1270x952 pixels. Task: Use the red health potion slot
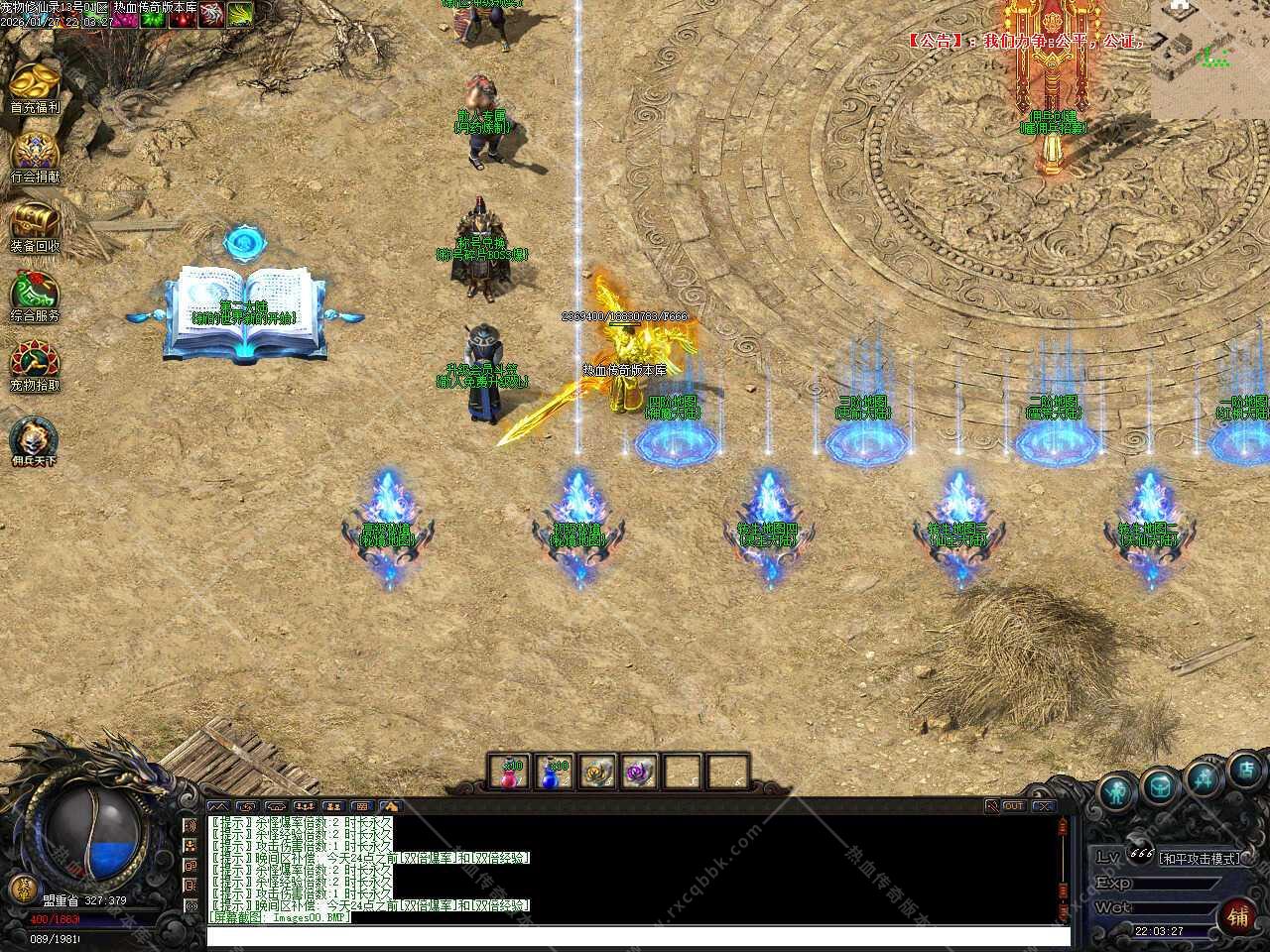pyautogui.click(x=512, y=772)
